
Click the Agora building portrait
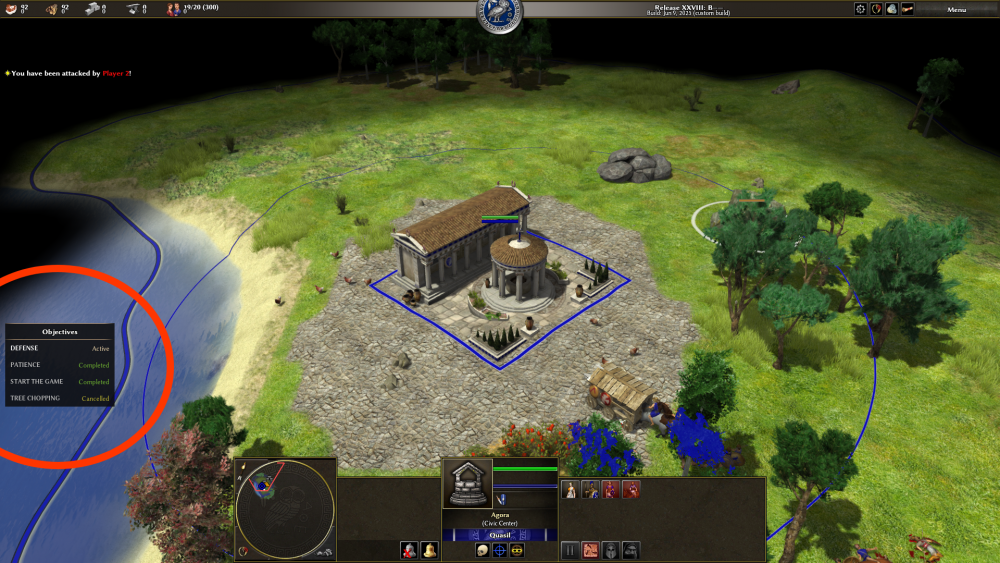[467, 484]
